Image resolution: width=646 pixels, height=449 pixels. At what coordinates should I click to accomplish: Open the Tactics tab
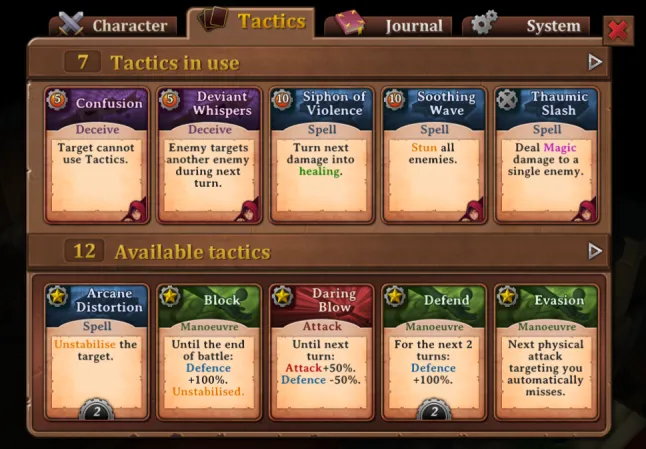256,22
